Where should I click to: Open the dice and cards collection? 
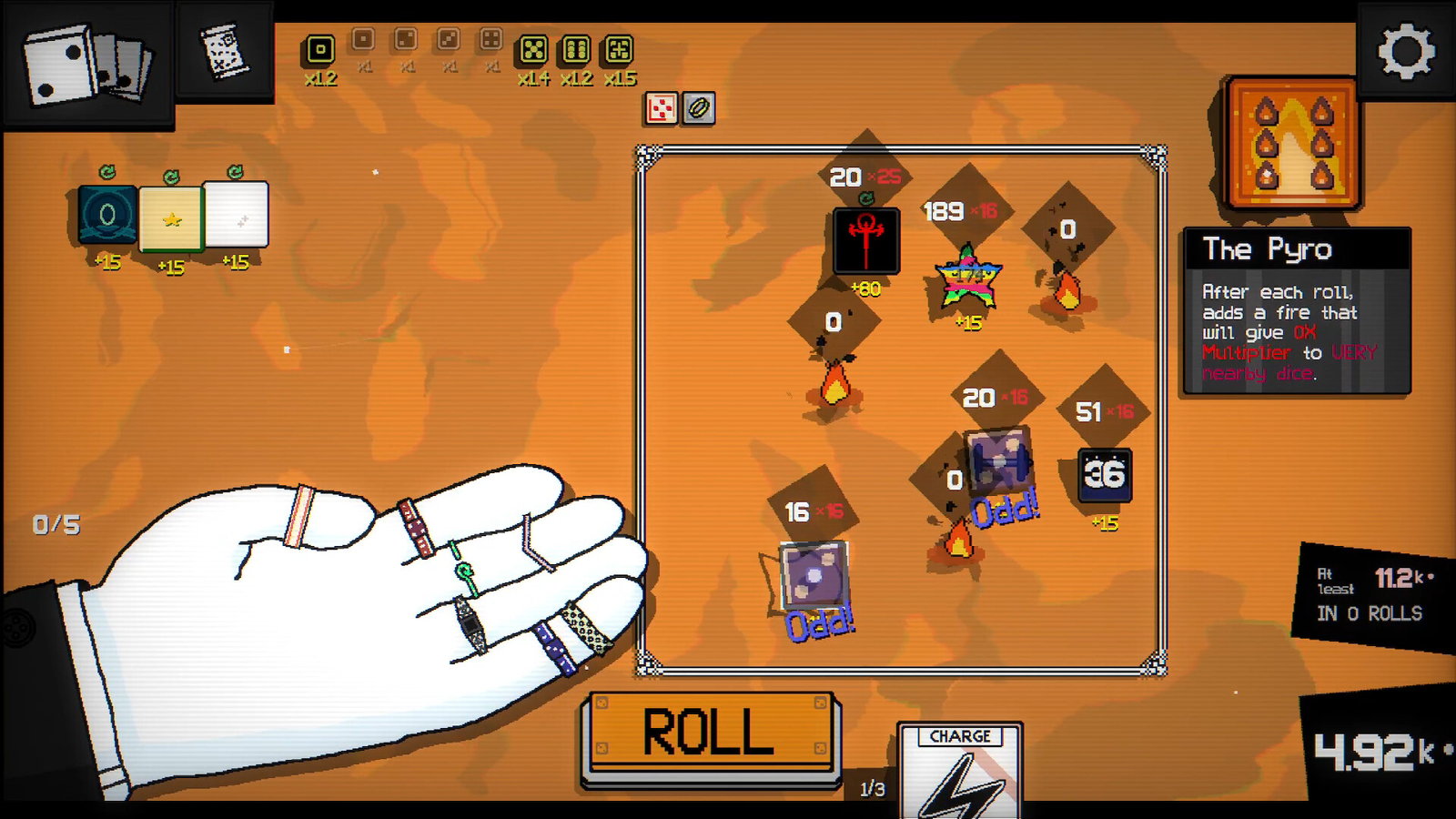click(86, 64)
